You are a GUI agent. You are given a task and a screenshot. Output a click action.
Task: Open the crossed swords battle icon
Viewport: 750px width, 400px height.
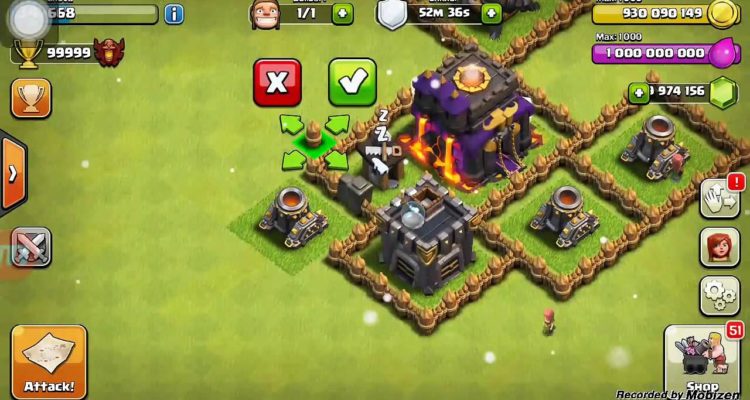(x=30, y=247)
